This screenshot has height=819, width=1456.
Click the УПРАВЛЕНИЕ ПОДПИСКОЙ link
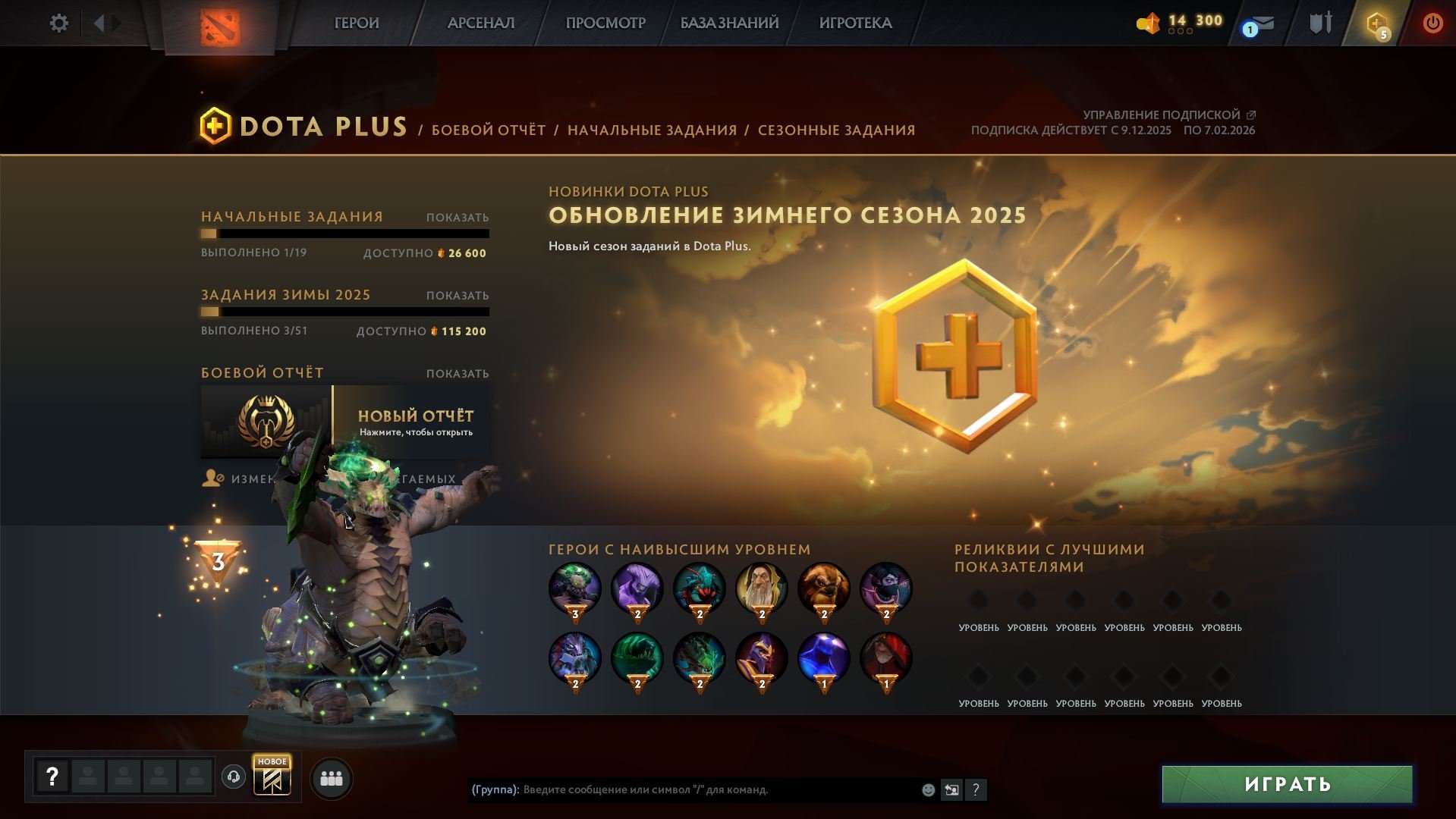tap(1162, 115)
